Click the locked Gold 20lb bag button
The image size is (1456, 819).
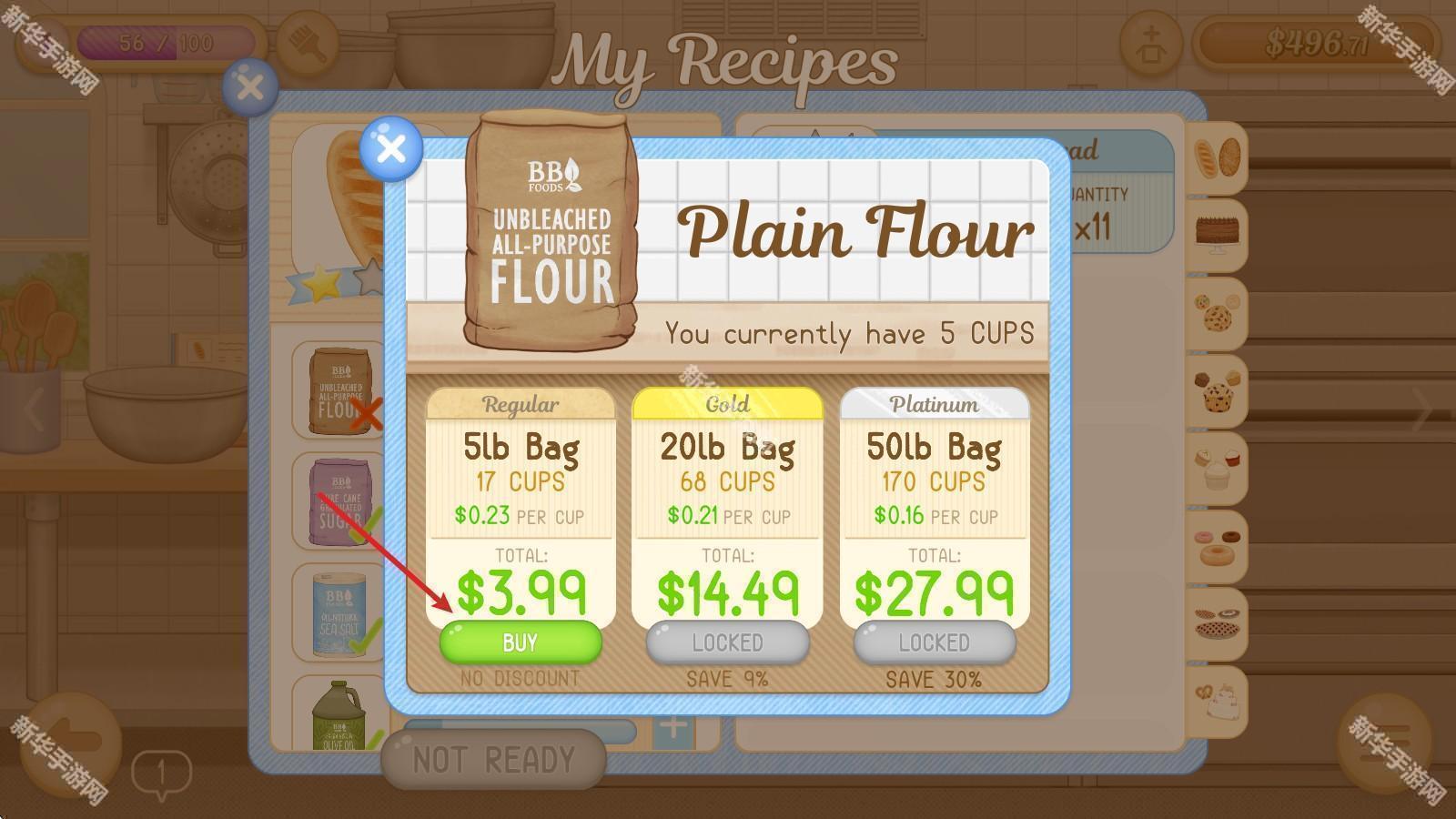[x=727, y=642]
